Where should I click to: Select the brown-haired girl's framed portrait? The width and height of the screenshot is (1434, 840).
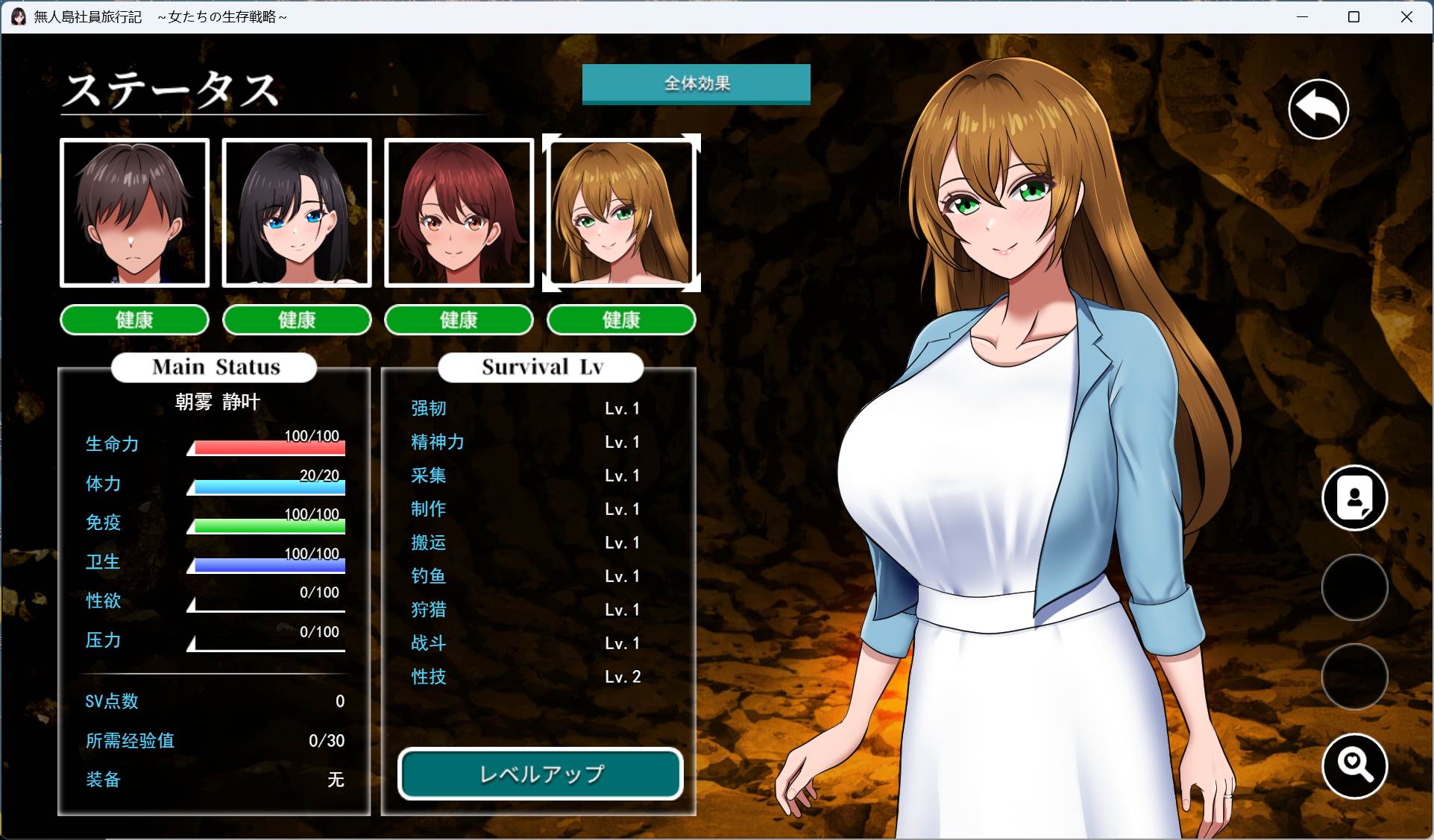[x=621, y=212]
